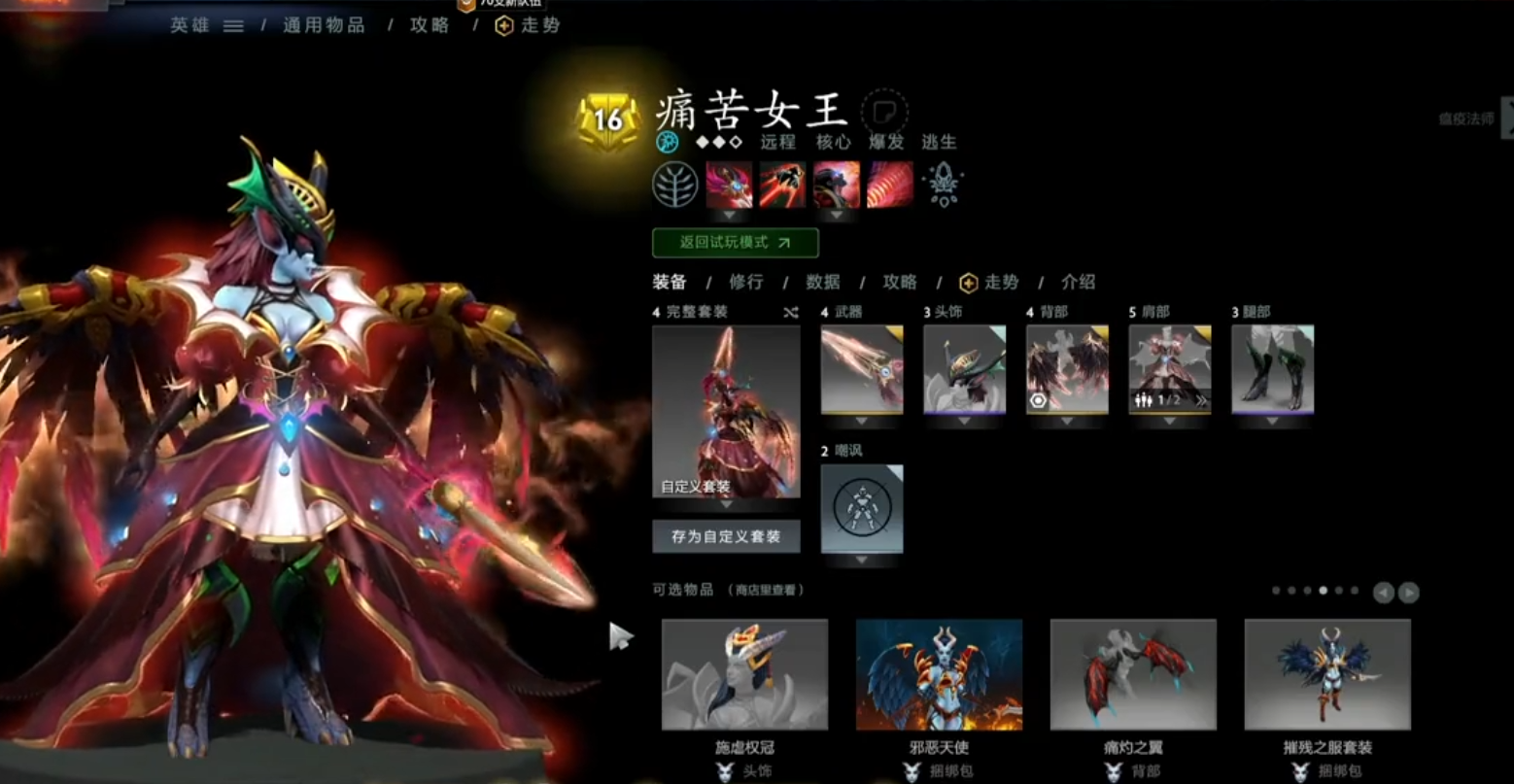Click the shuffle icon next to 完整套装

(789, 311)
